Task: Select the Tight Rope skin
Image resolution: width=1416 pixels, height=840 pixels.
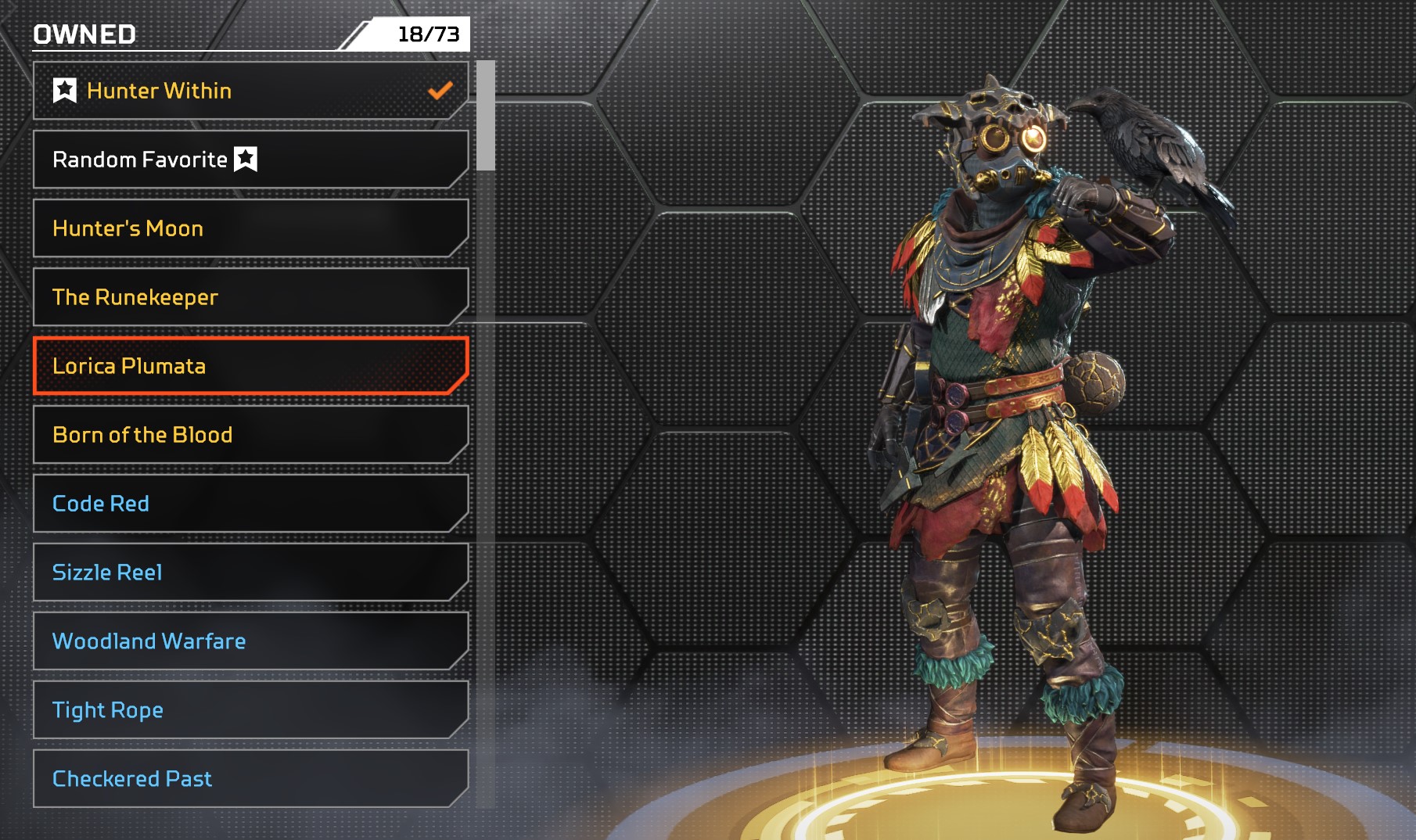Action: [x=250, y=710]
